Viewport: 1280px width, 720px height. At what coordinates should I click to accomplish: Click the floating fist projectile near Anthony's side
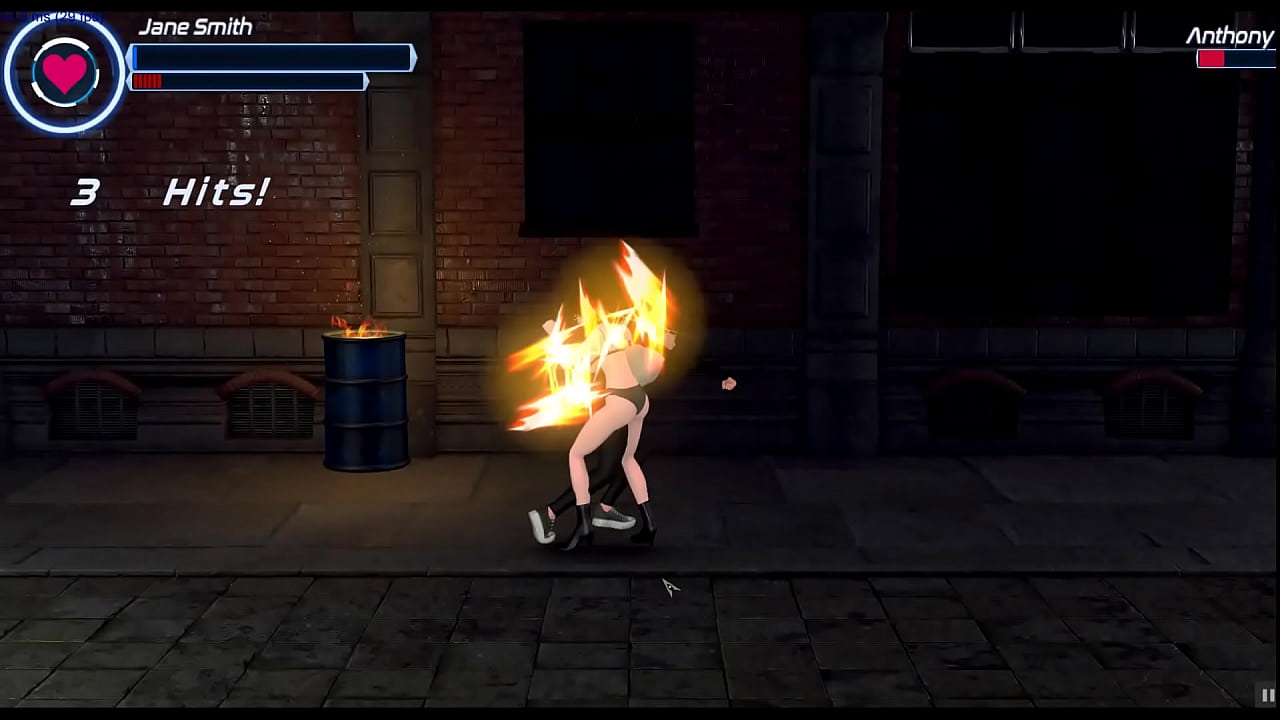click(728, 383)
